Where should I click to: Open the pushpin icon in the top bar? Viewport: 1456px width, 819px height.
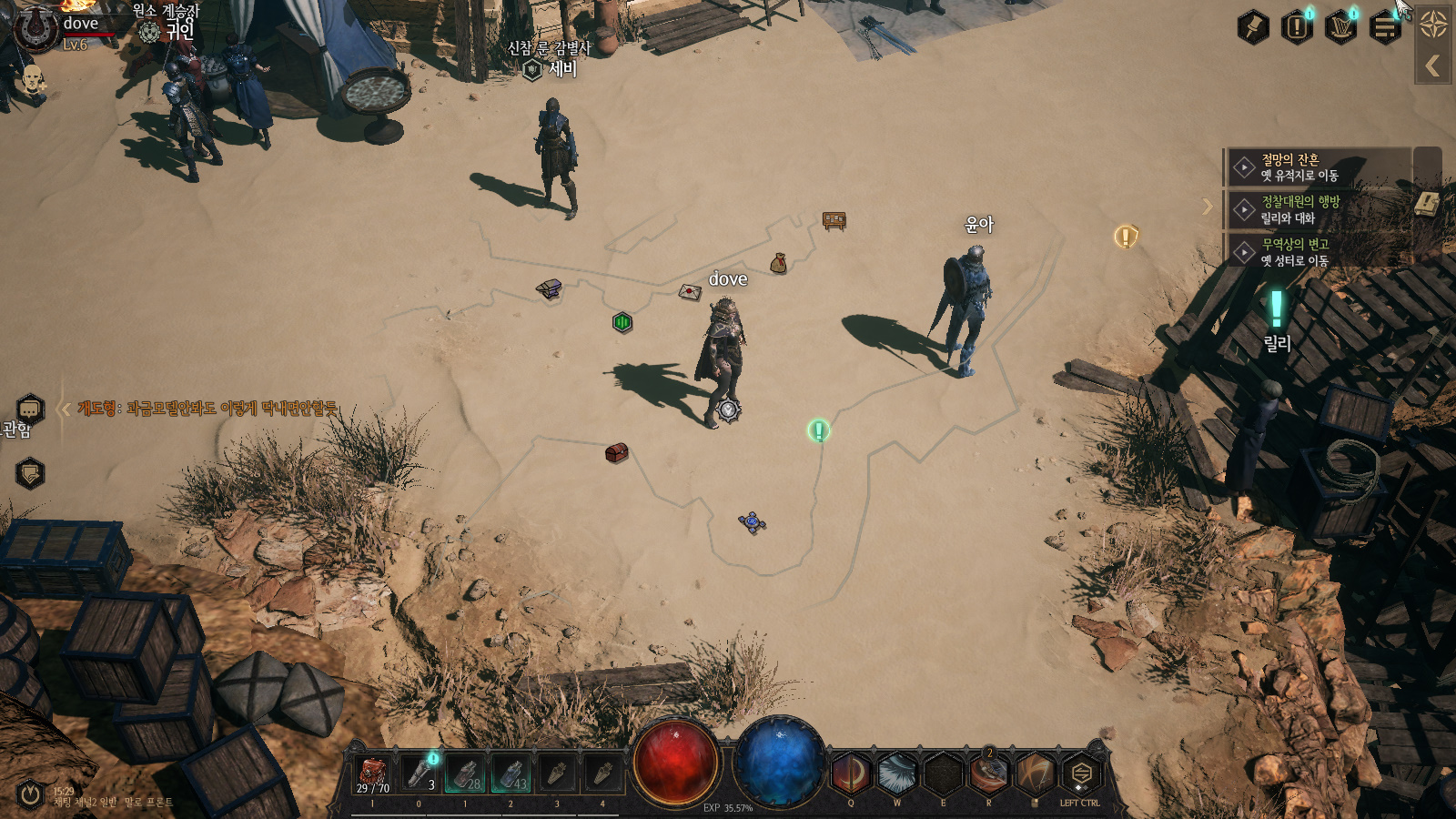tap(1253, 26)
